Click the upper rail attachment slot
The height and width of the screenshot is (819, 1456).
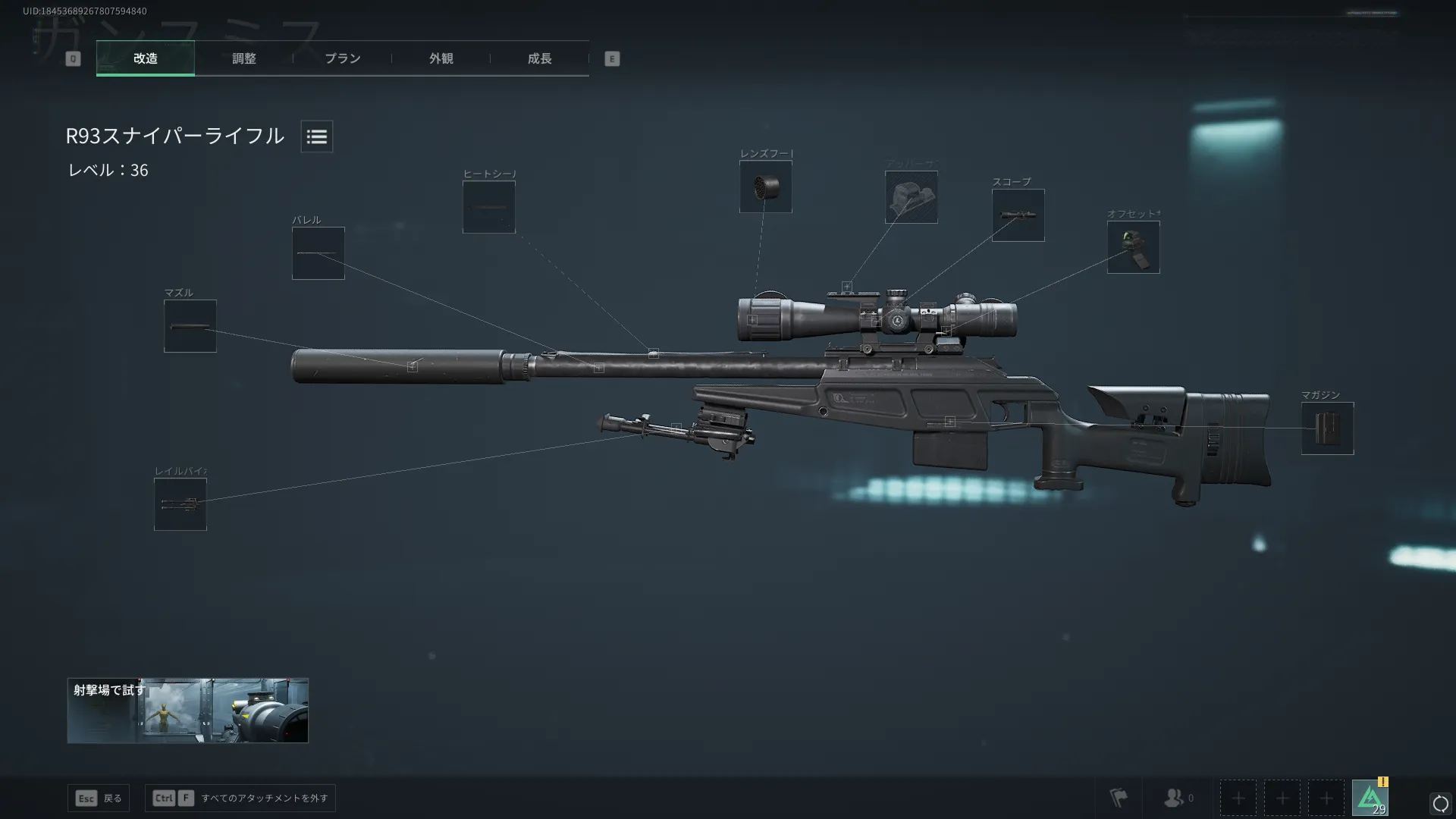[911, 197]
